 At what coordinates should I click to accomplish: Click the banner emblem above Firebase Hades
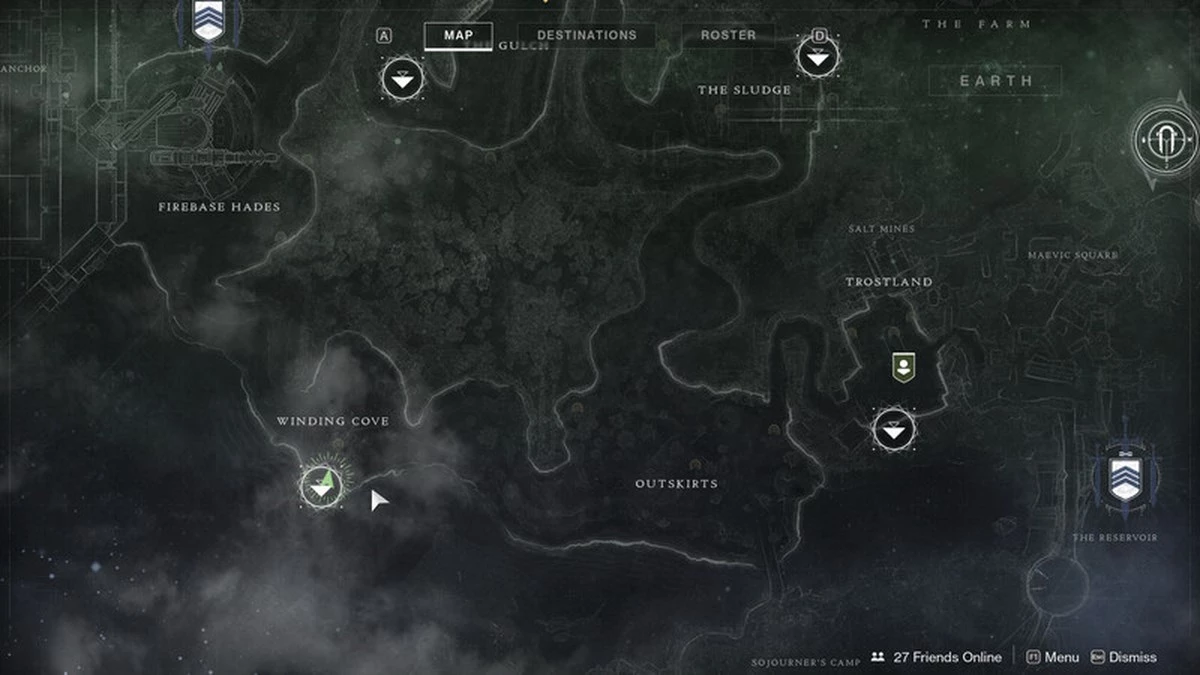208,20
